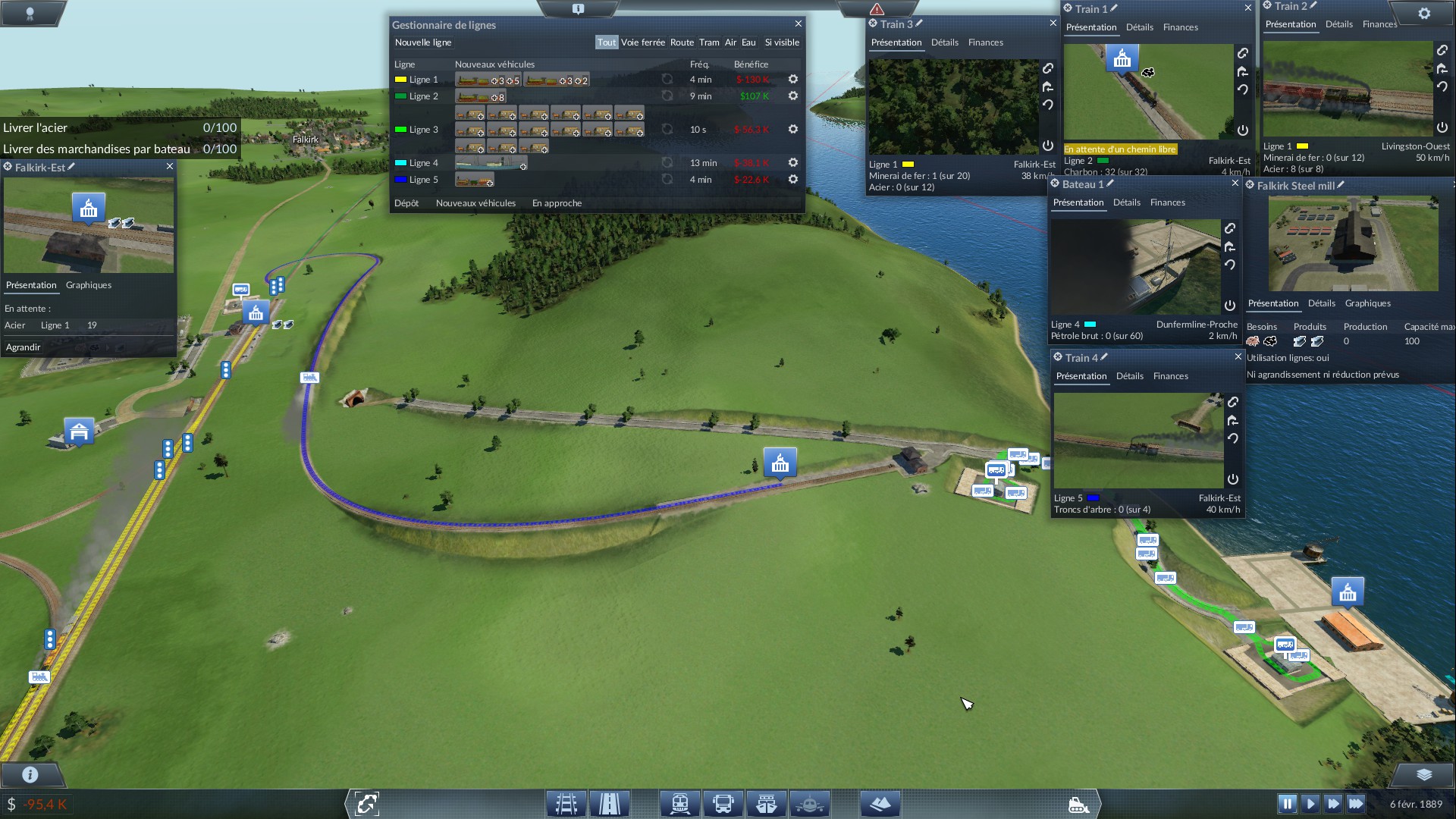
Task: Open the Détails tab of Train 3
Action: click(944, 42)
